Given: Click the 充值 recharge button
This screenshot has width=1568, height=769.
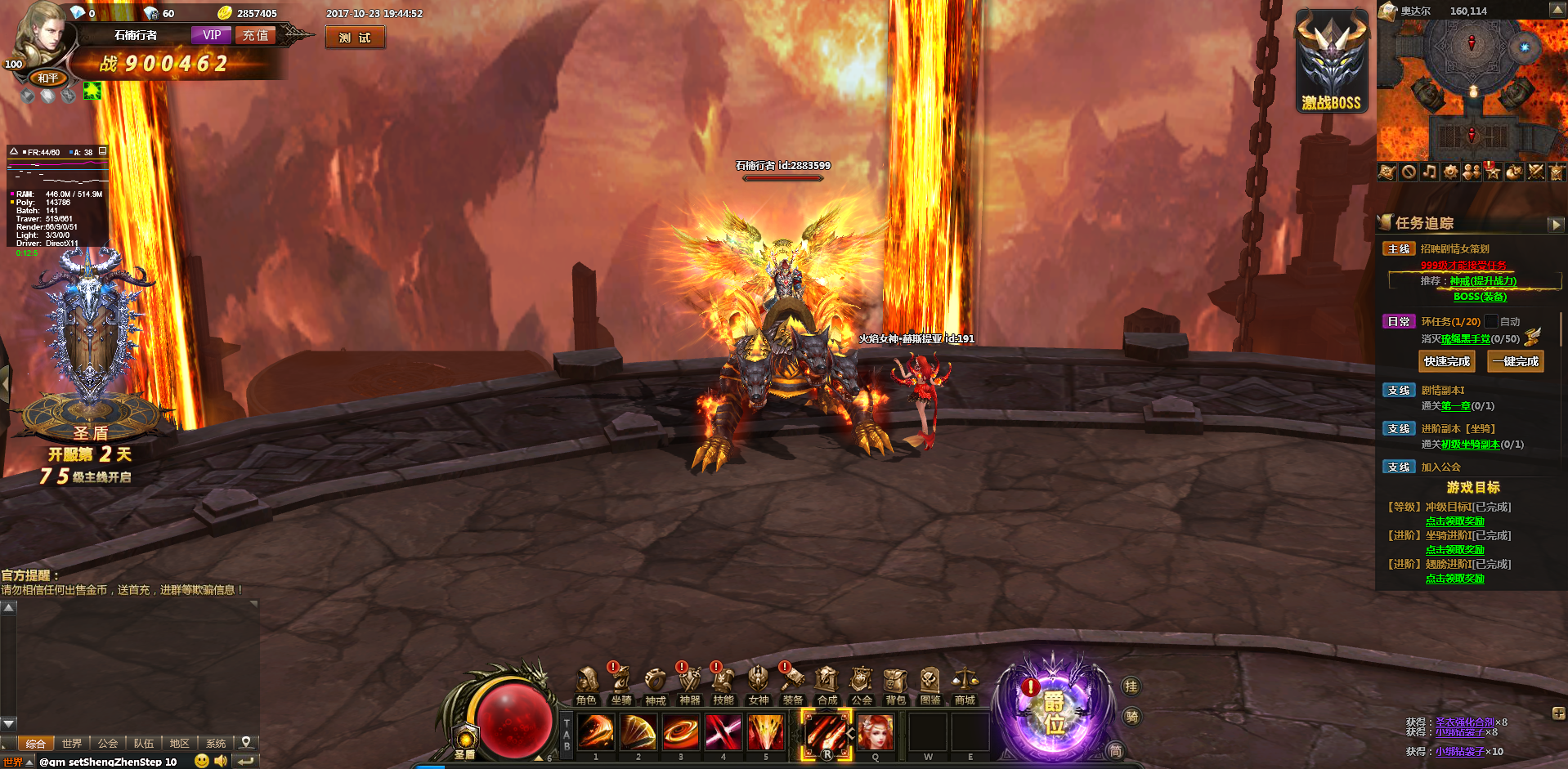Looking at the screenshot, I should 256,35.
